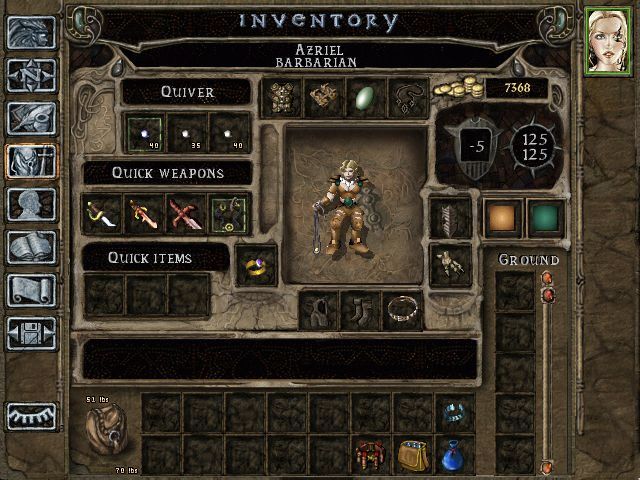Pick the first quiver slot with 40 bullets

[145, 132]
